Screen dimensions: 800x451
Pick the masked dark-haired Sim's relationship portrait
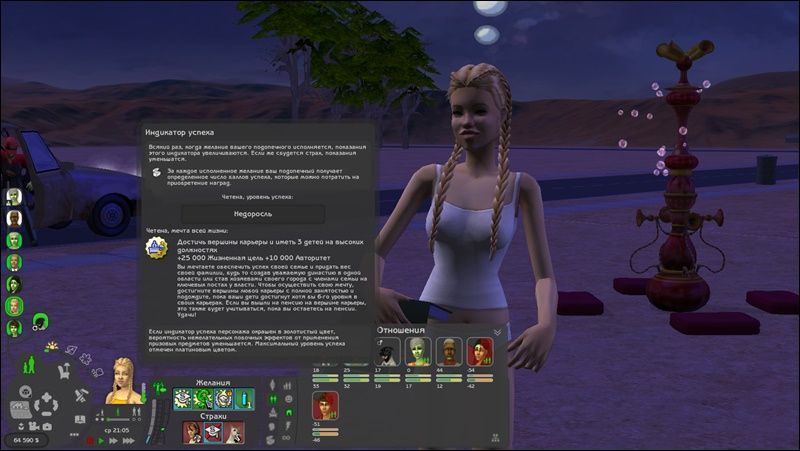387,351
